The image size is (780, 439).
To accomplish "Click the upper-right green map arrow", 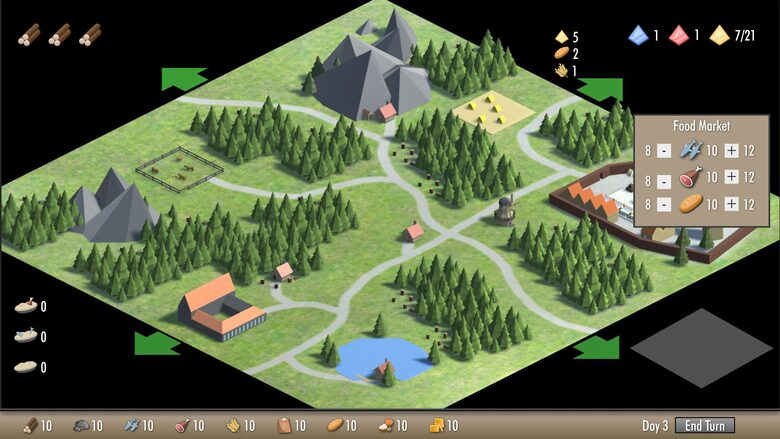I will (600, 90).
